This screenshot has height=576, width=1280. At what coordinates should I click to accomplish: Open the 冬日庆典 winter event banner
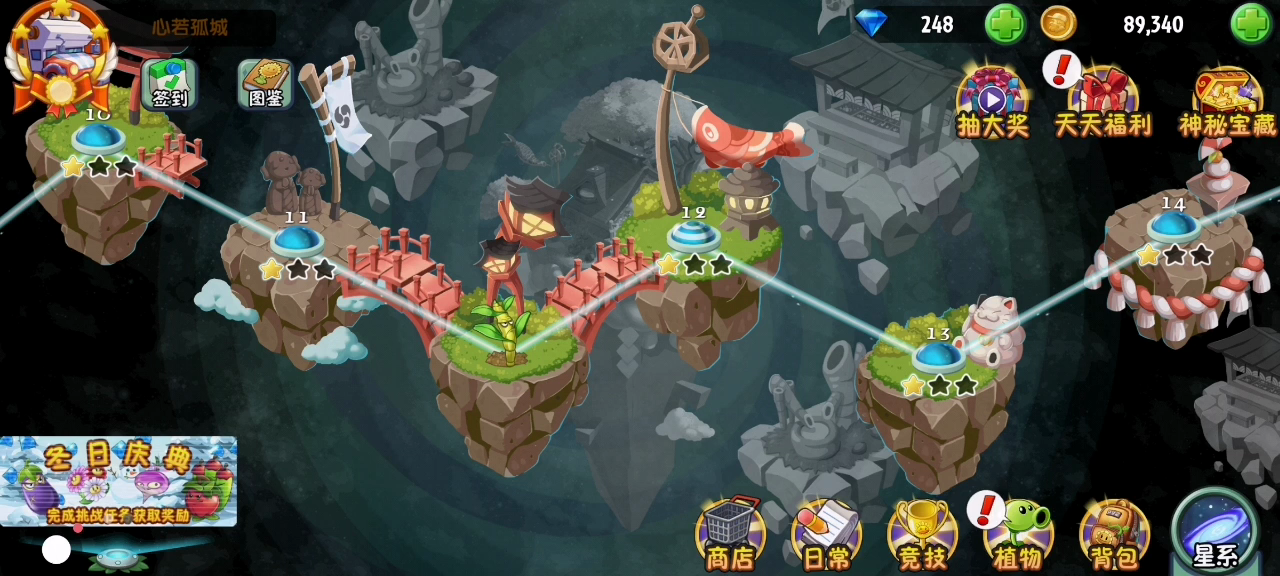[x=118, y=481]
